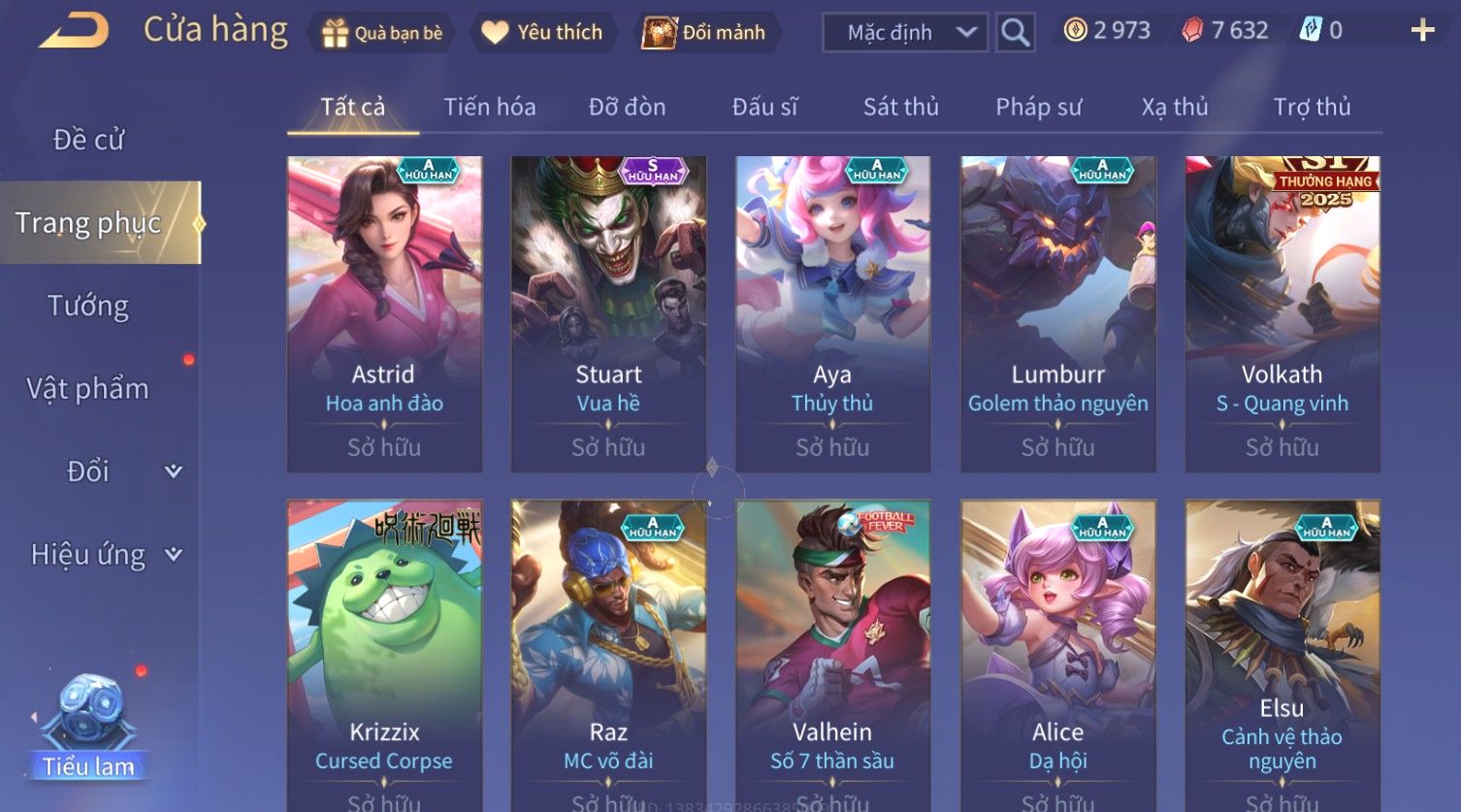Go back using the return arrow
1461x812 pixels.
click(x=75, y=31)
